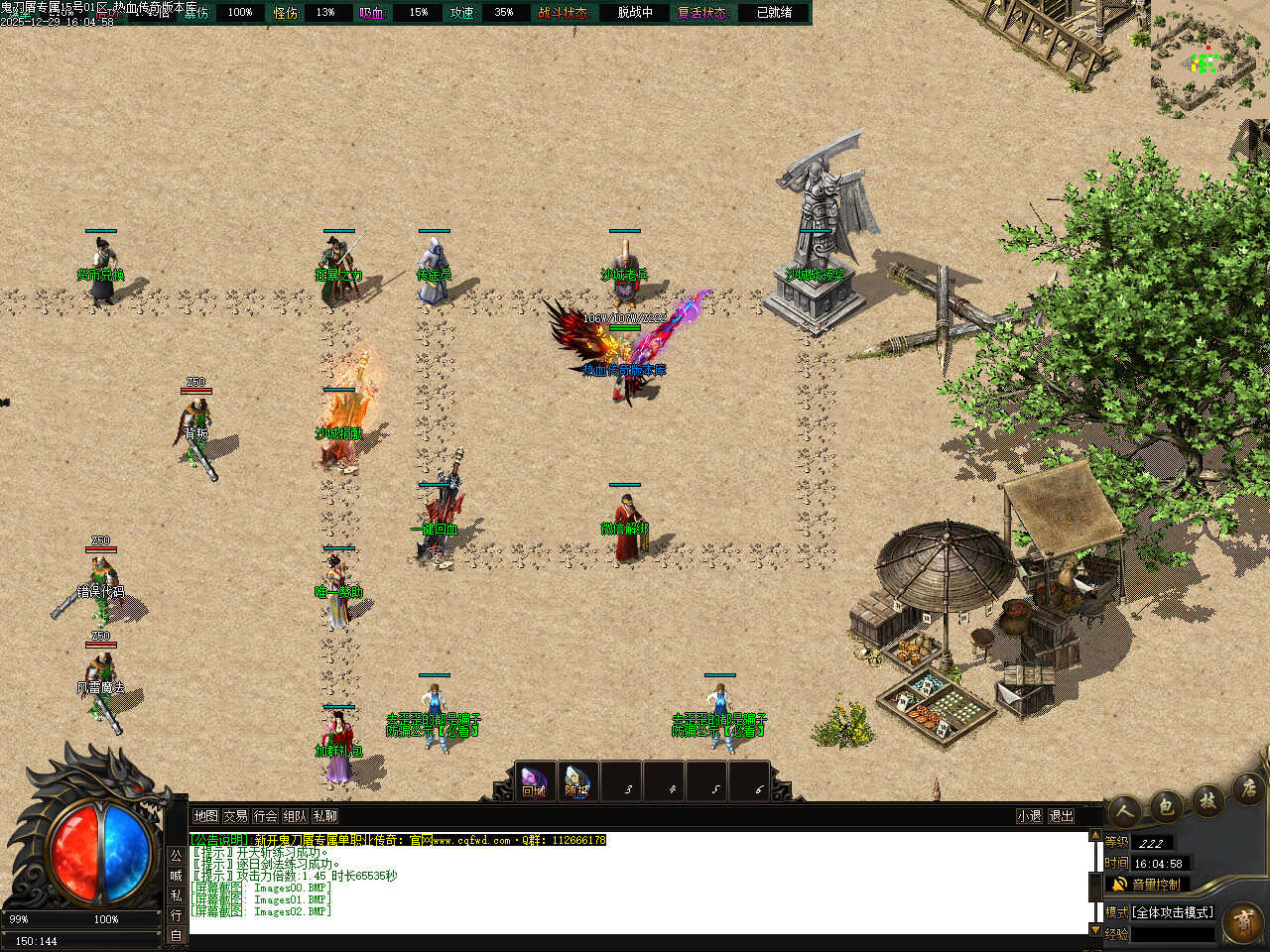Use the 回城 return scroll slot
This screenshot has height=952, width=1270.
pyautogui.click(x=534, y=782)
